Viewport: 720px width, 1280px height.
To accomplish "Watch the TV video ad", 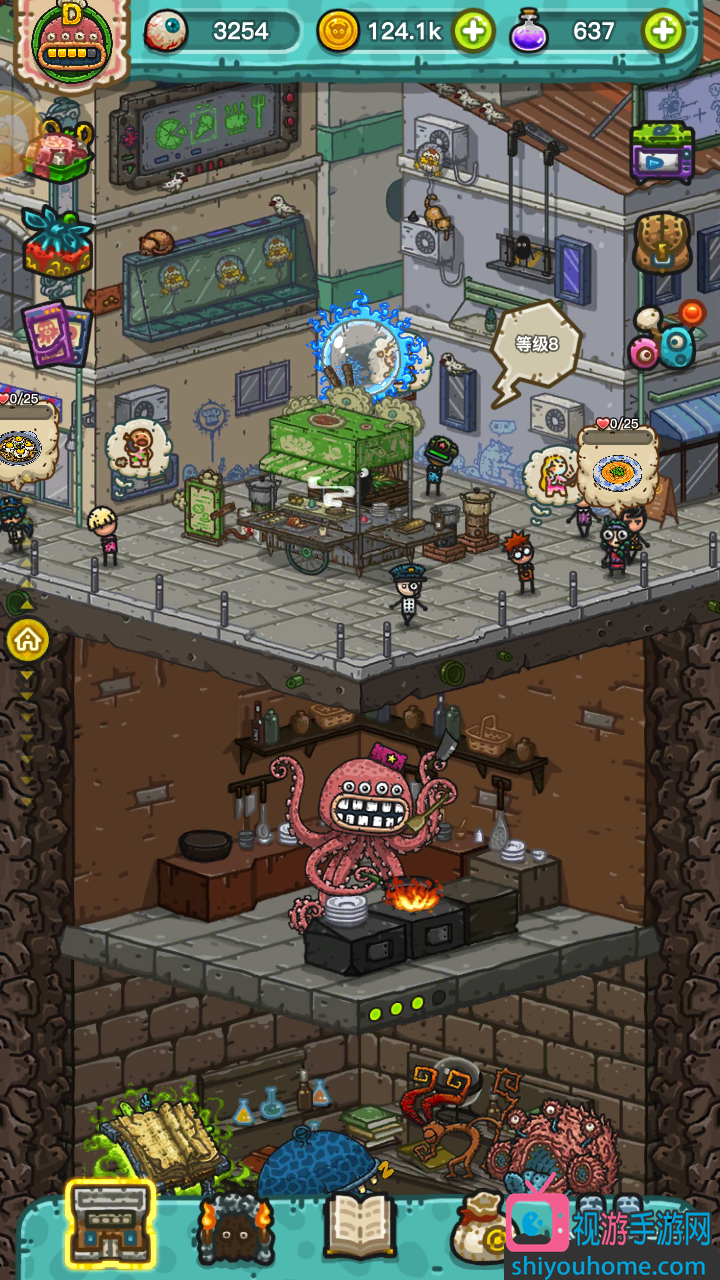I will (662, 154).
